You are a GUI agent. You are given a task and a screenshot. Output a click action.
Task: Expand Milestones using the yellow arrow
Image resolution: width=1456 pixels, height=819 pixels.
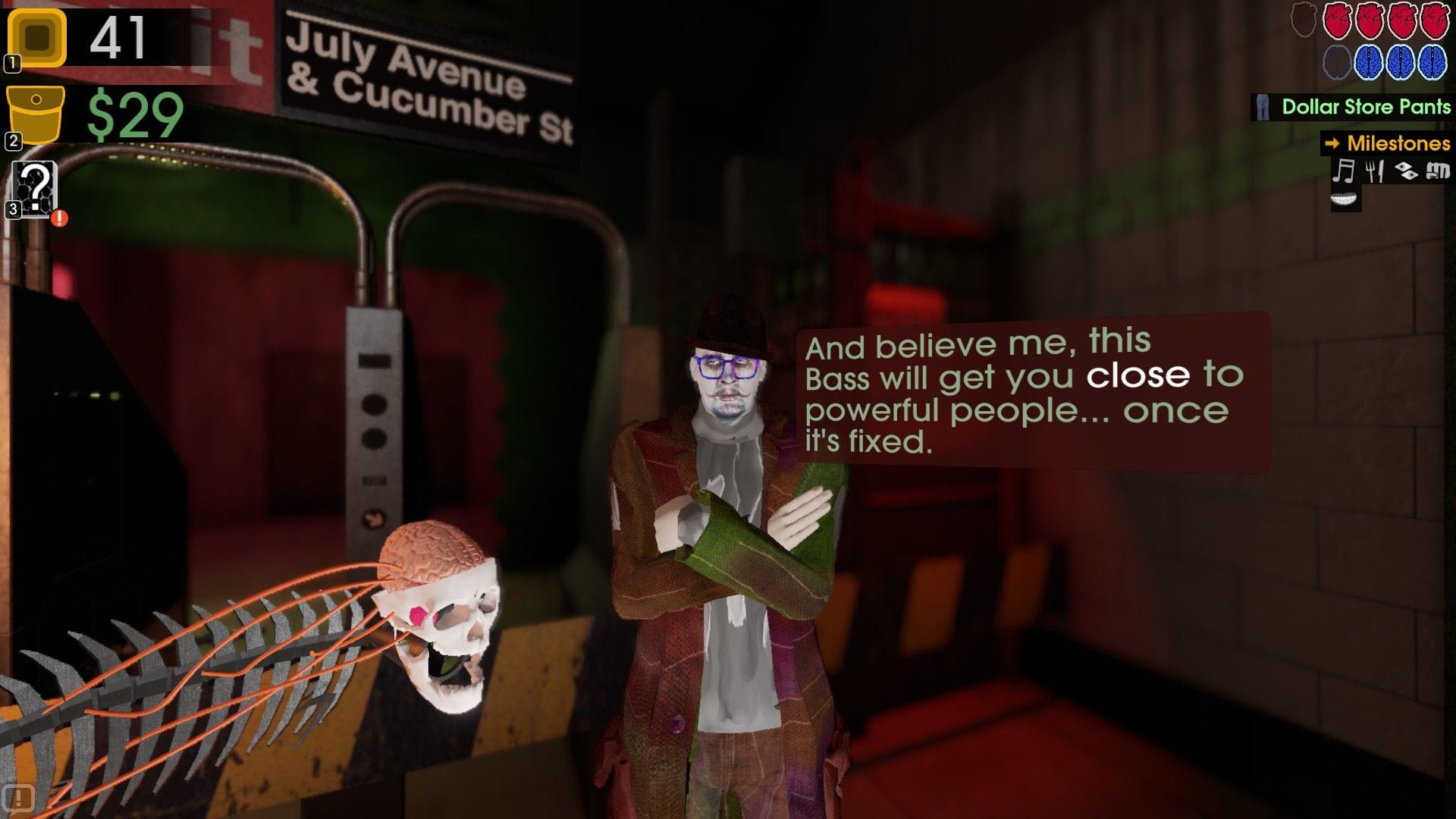1332,144
